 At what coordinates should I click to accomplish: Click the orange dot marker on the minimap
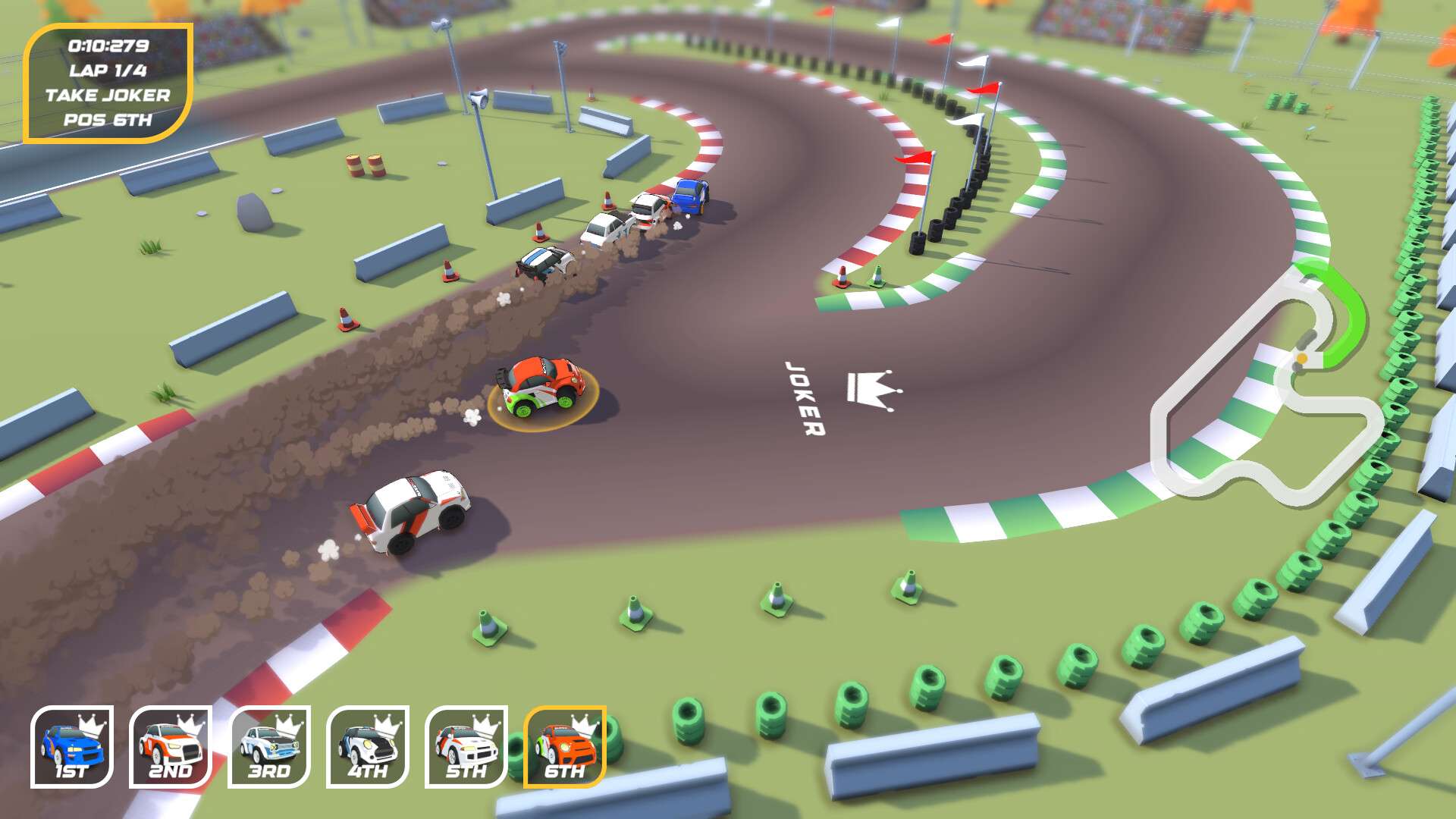[1301, 357]
